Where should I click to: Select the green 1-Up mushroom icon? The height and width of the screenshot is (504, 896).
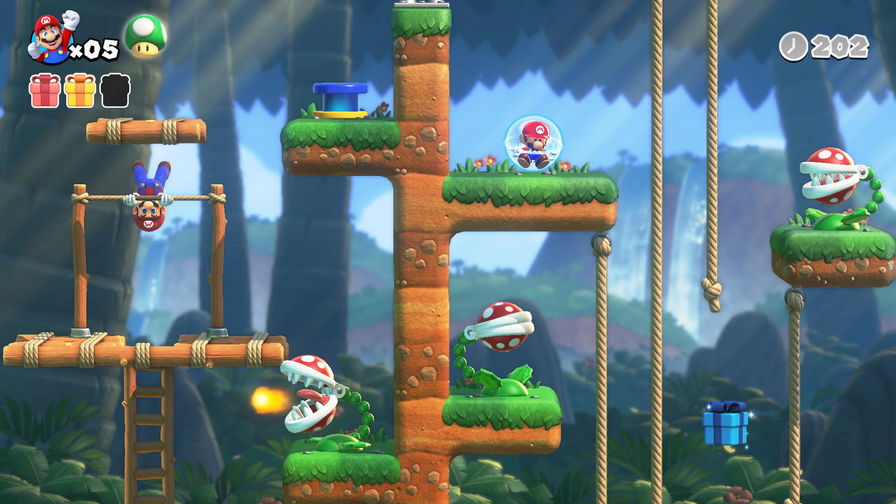coord(145,36)
